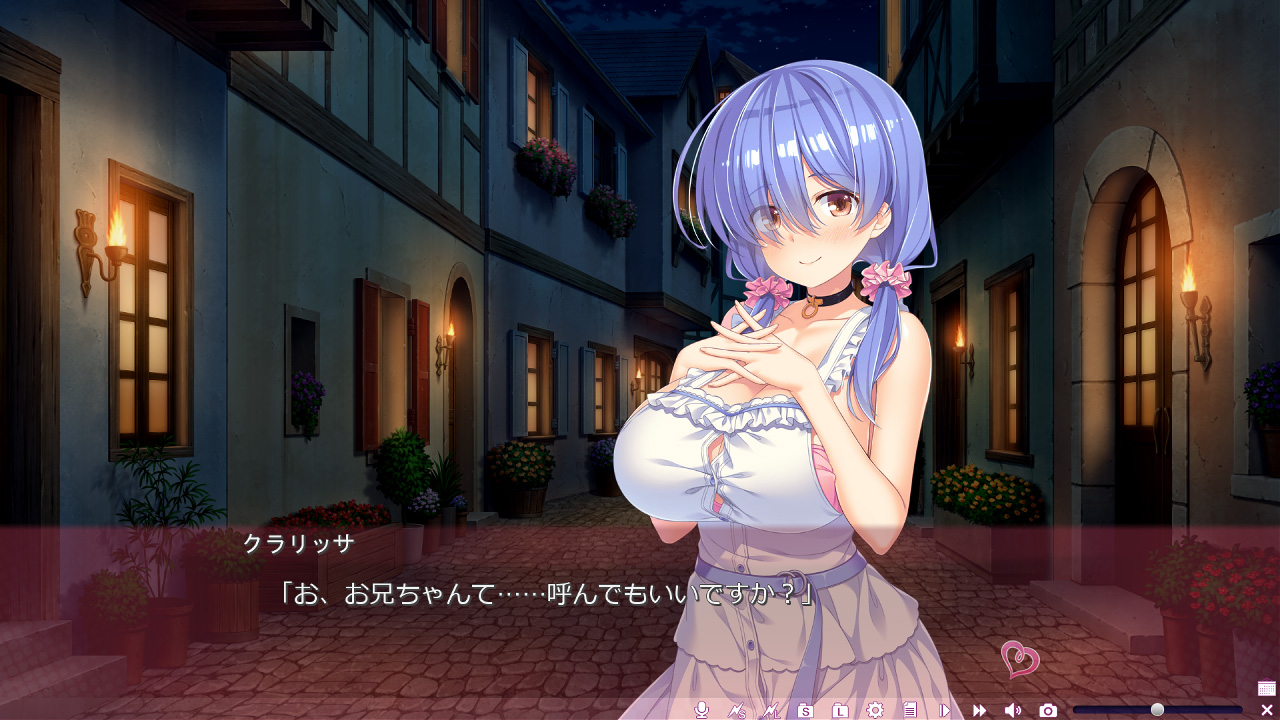Click the microphone voice replay icon

[x=702, y=710]
